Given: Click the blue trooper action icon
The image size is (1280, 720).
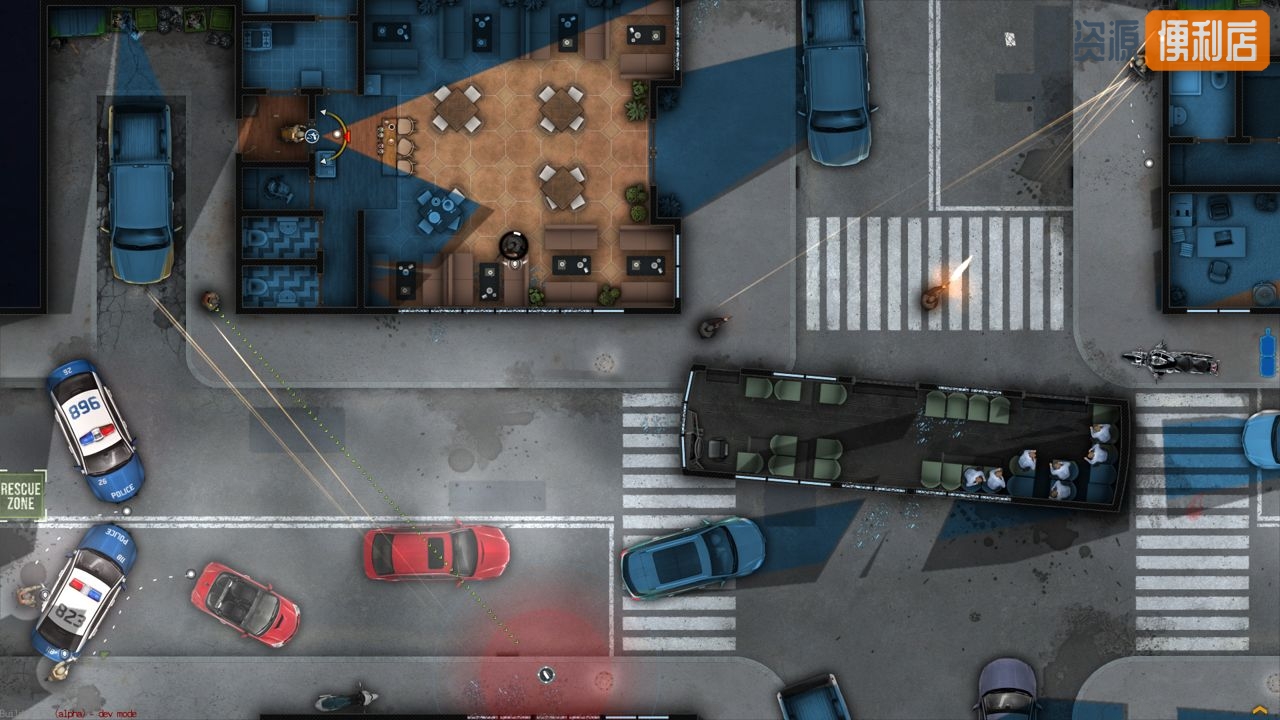Looking at the screenshot, I should (313, 135).
